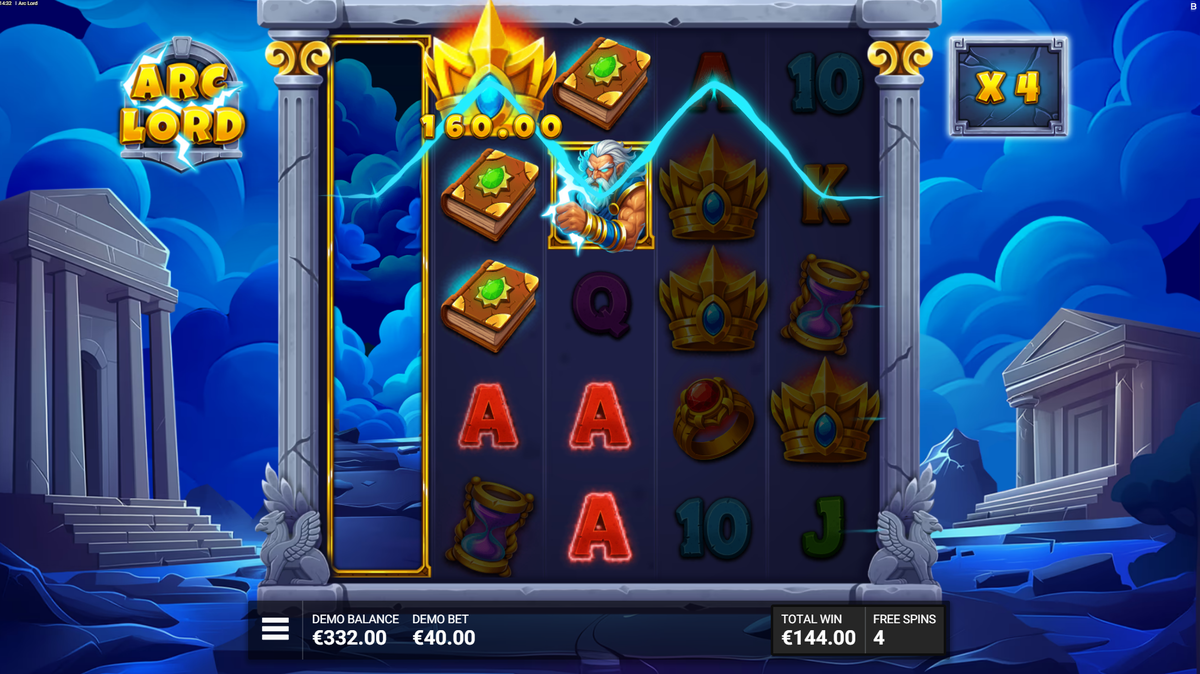Open the hamburger menu
Image resolution: width=1200 pixels, height=674 pixels.
(x=275, y=629)
